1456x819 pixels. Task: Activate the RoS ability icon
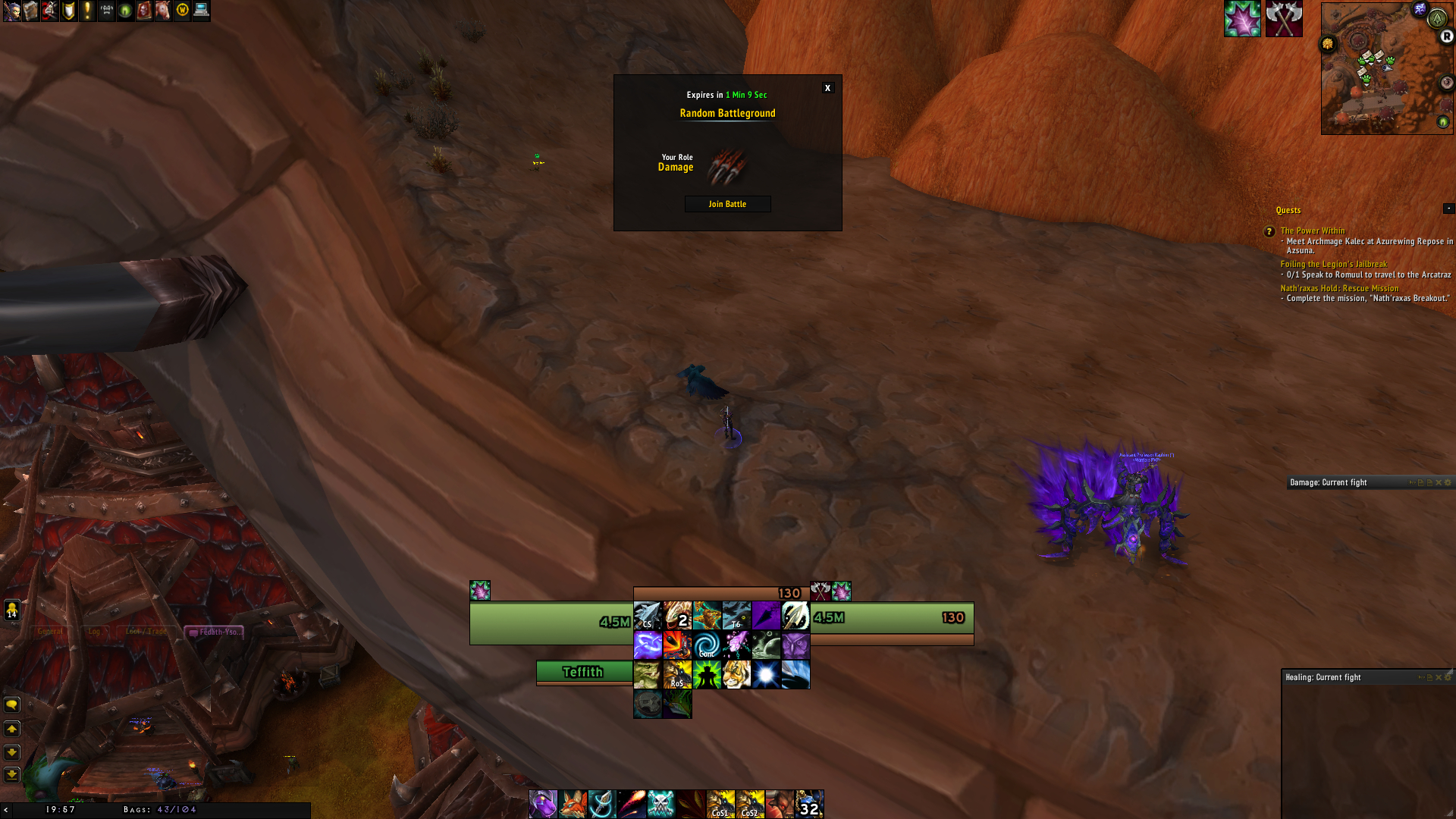pos(677,675)
